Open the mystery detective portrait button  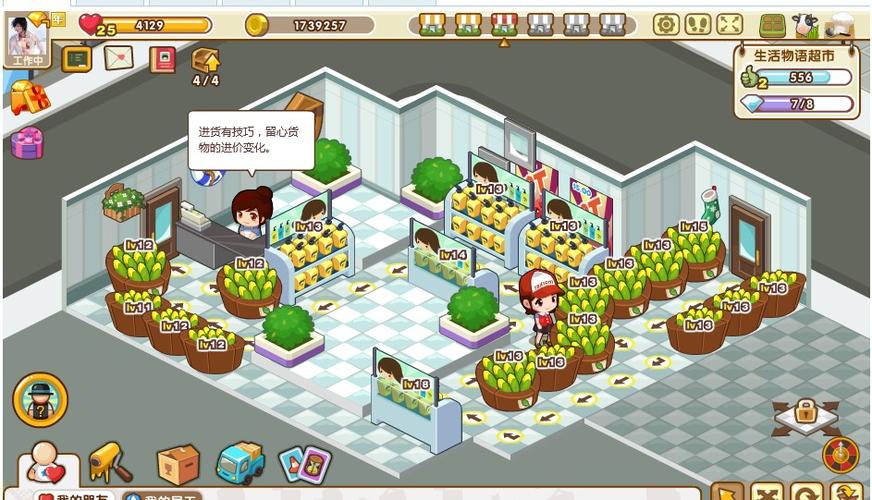[40, 399]
